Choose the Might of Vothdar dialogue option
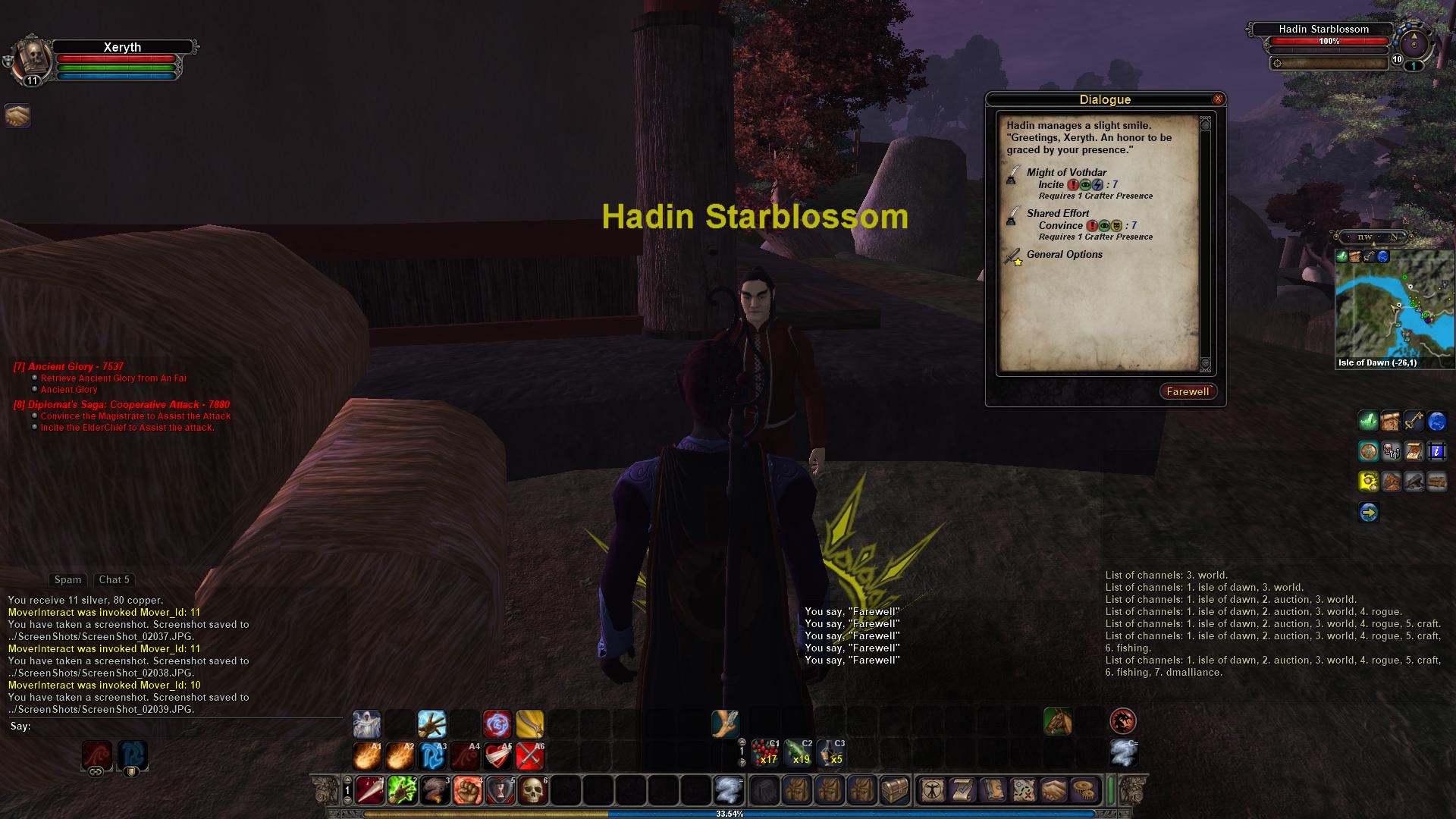Image resolution: width=1456 pixels, height=819 pixels. (x=1066, y=173)
